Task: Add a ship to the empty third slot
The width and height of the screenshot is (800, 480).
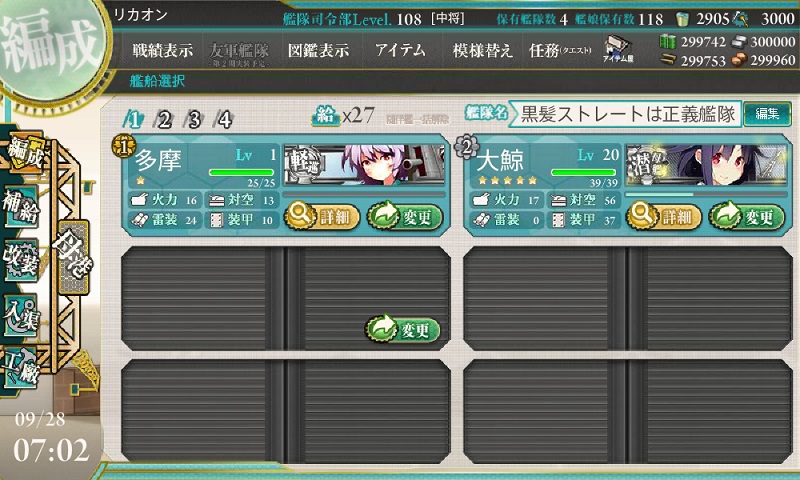Action: coord(404,329)
